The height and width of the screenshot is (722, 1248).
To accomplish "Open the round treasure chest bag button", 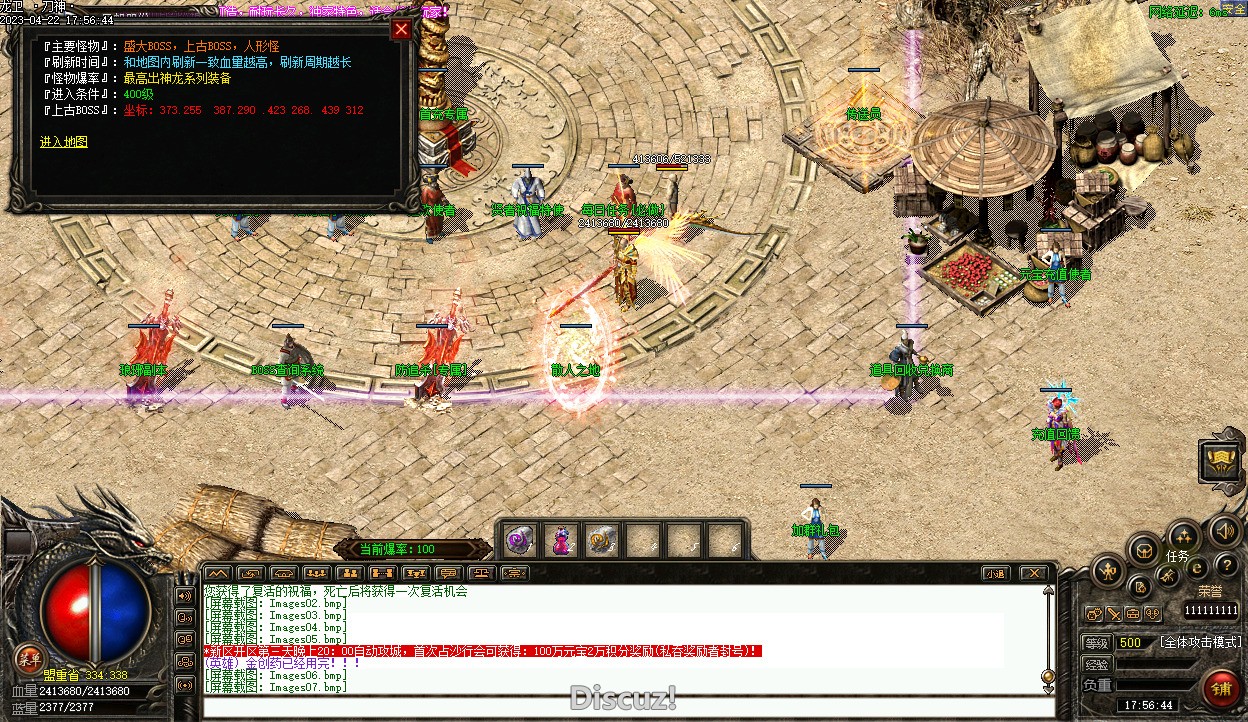I will pyautogui.click(x=1144, y=549).
